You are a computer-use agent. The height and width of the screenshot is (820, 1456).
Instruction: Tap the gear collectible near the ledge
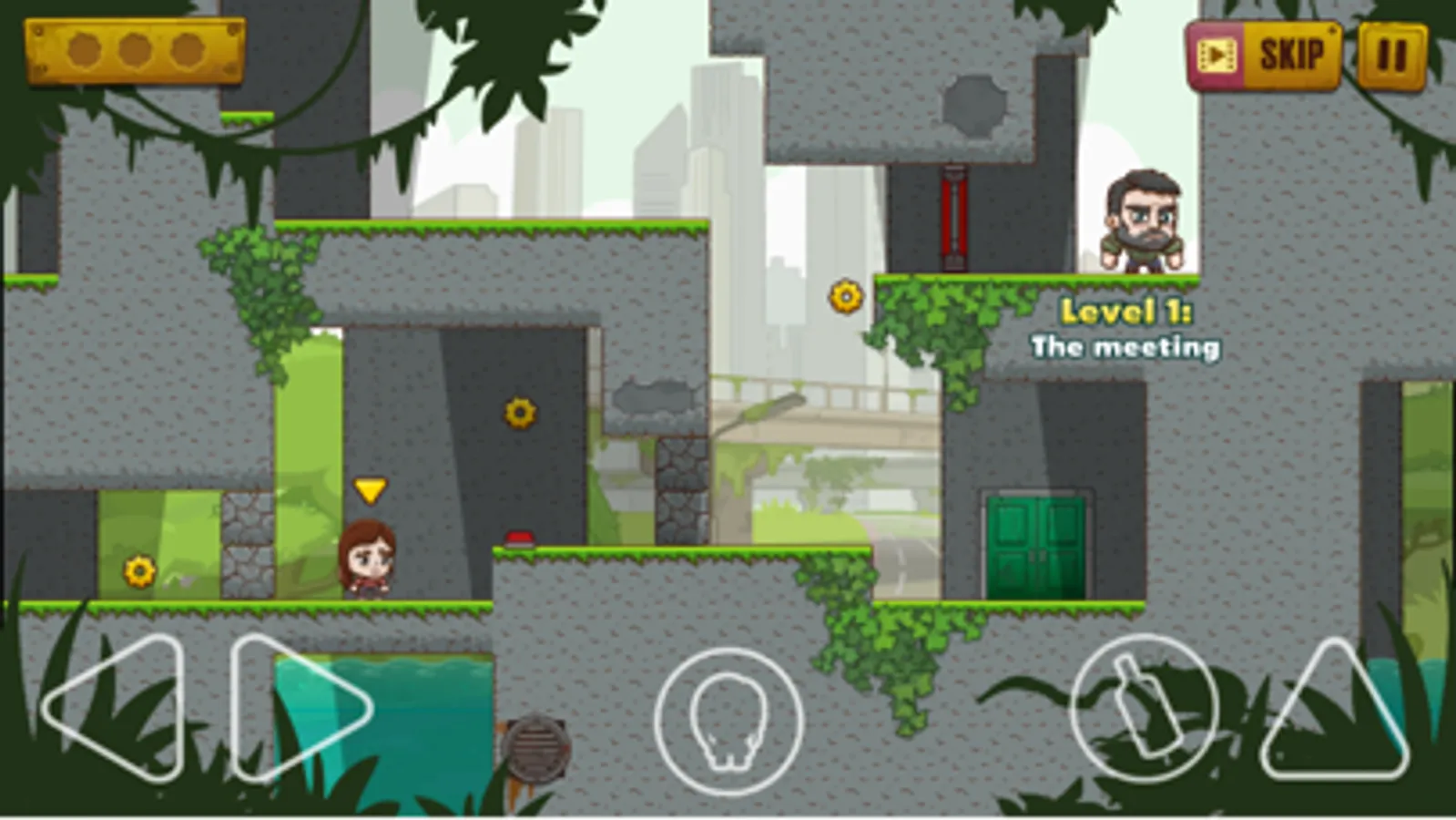(517, 415)
